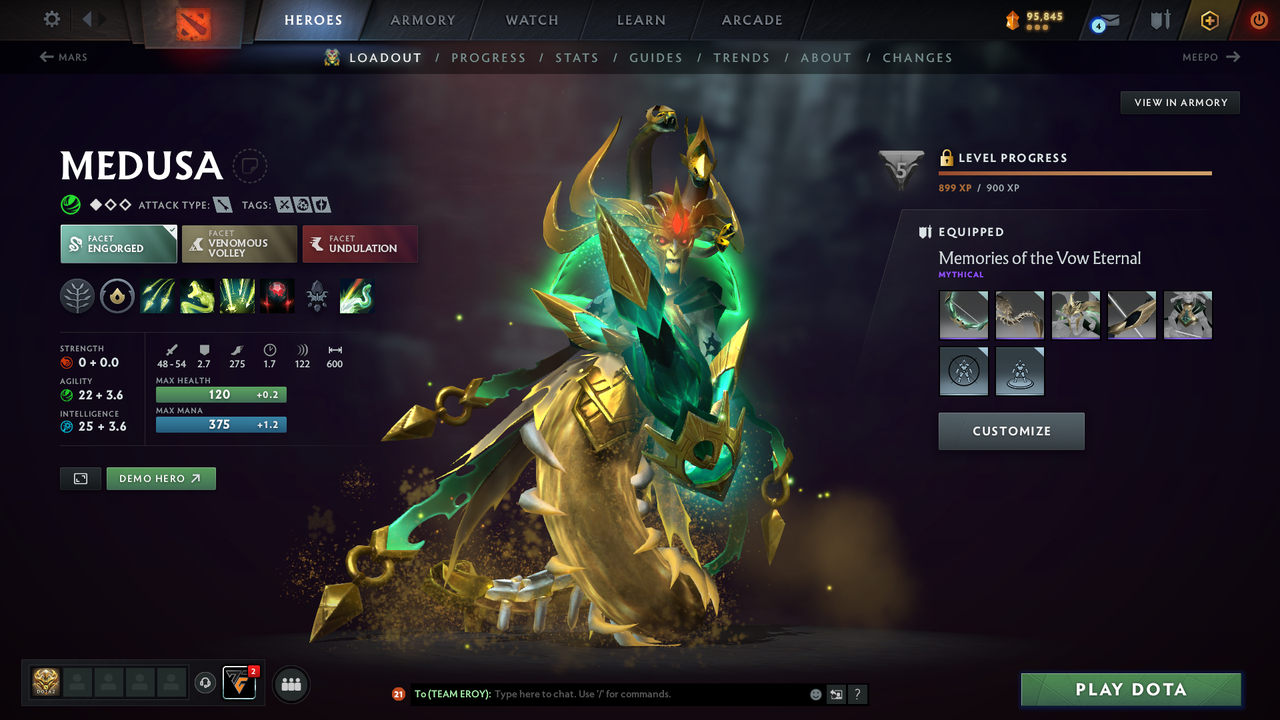Open the Mystic Snake ability icon
Image resolution: width=1280 pixels, height=720 pixels.
[197, 295]
